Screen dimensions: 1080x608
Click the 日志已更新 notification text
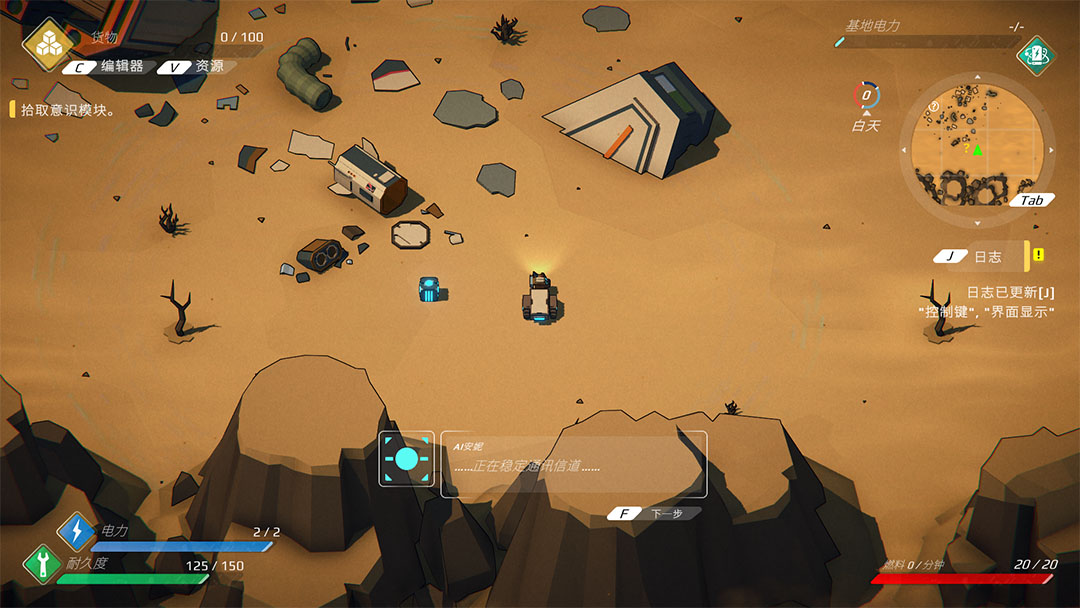[x=1010, y=292]
